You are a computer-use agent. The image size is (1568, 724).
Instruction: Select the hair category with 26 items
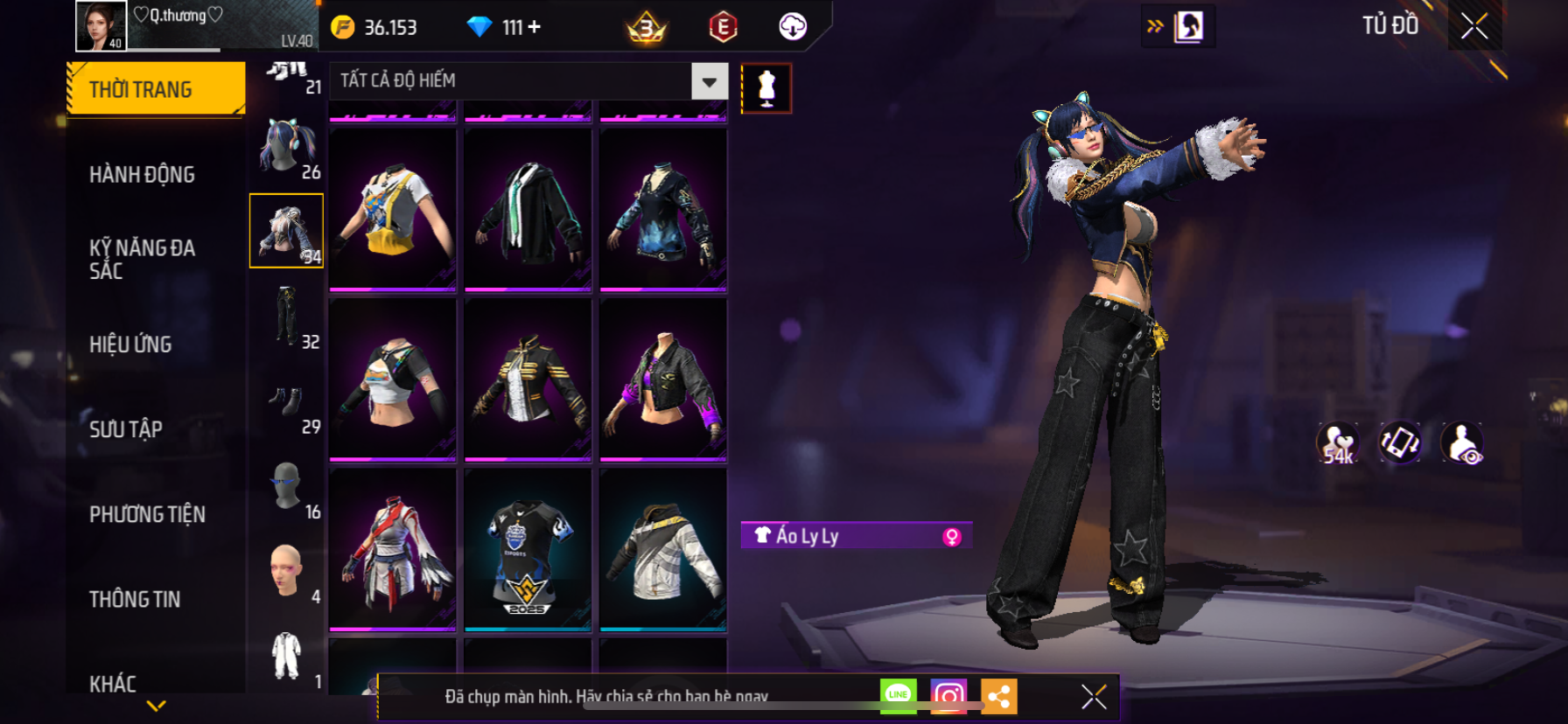click(287, 147)
